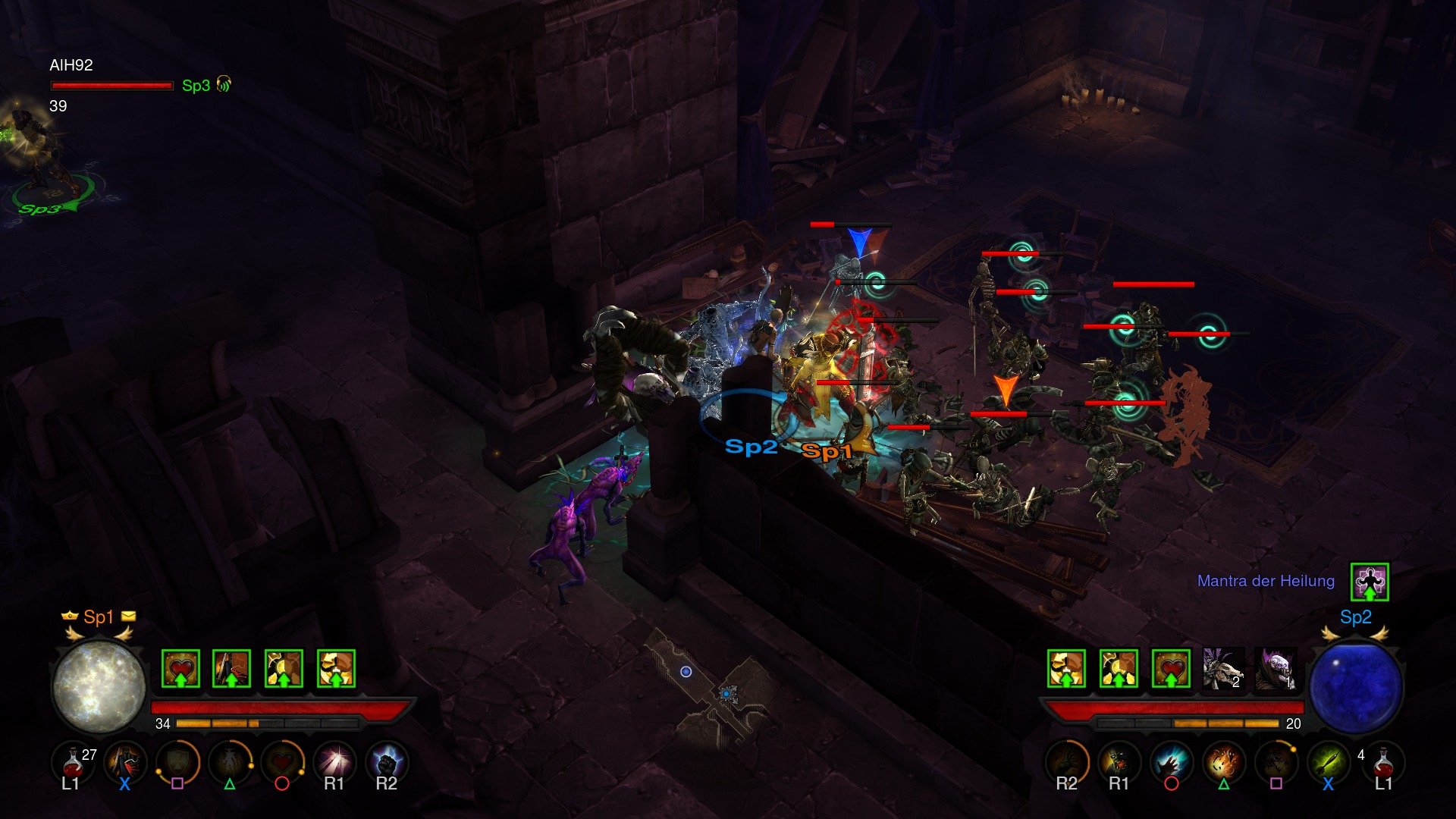The height and width of the screenshot is (819, 1456).
Task: Click the shield skill bound to Square
Action: click(x=176, y=762)
